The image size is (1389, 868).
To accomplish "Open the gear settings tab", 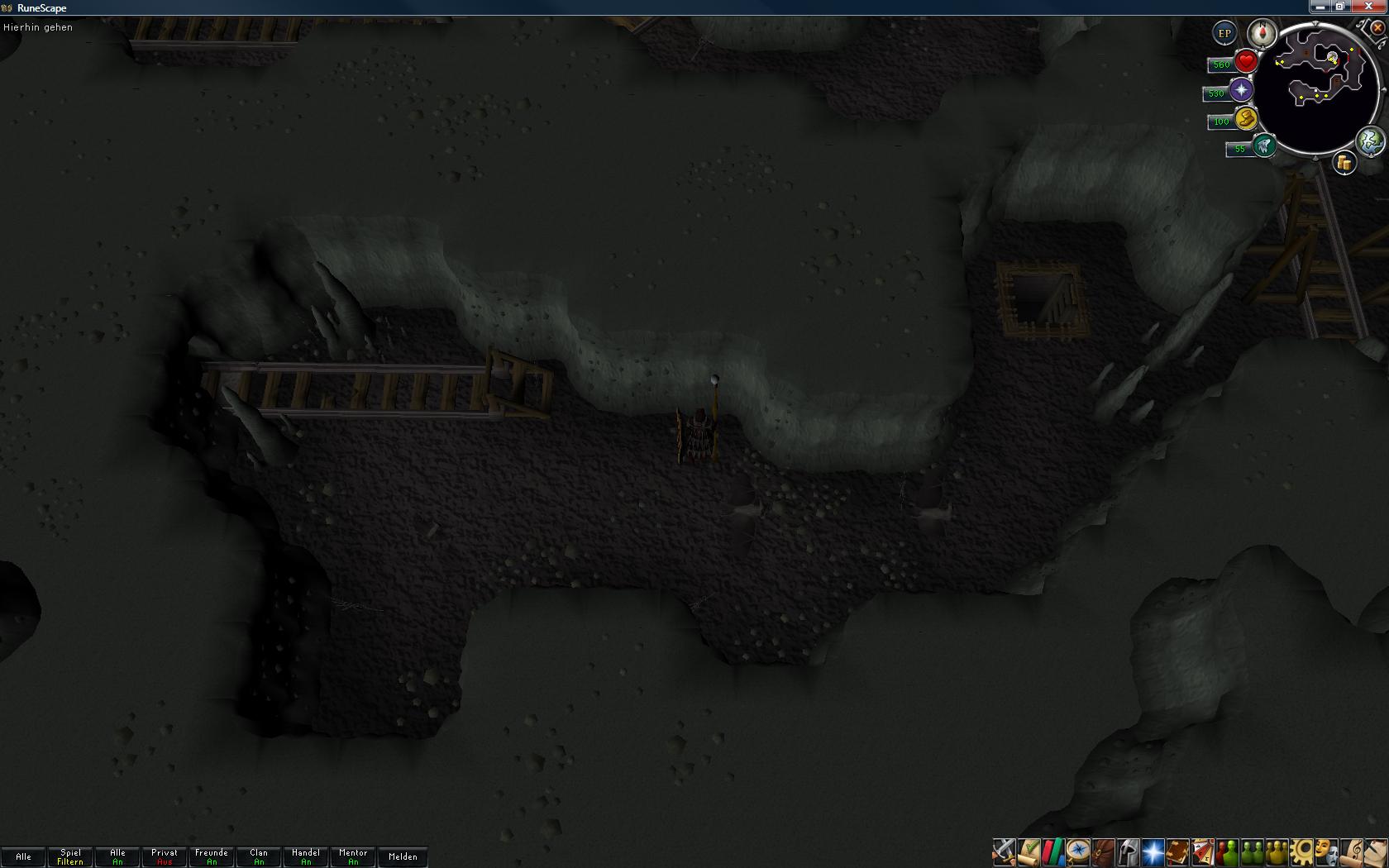I will [x=1301, y=851].
